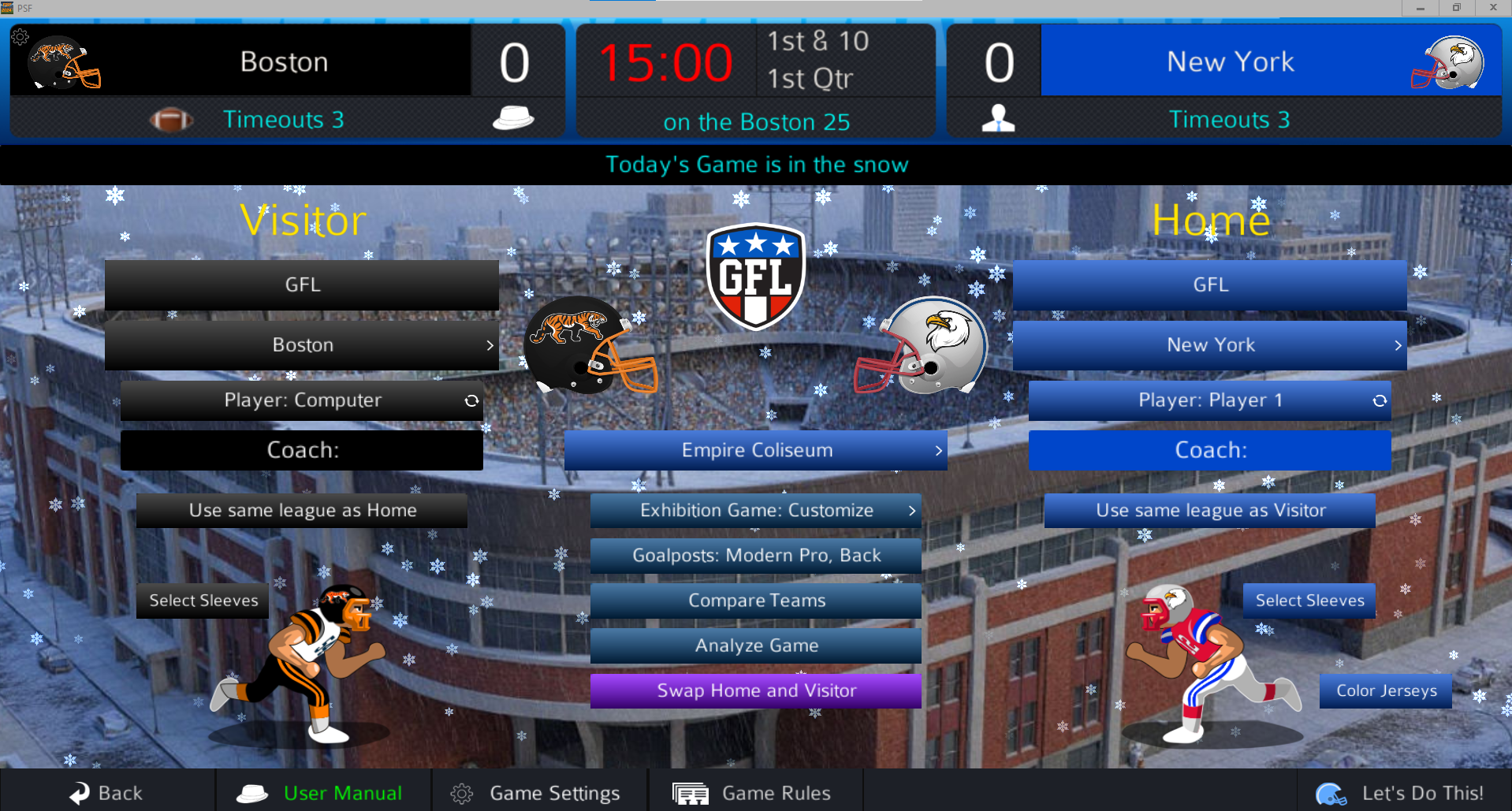This screenshot has width=1512, height=811.
Task: Change the home New York team
Action: (x=1209, y=345)
